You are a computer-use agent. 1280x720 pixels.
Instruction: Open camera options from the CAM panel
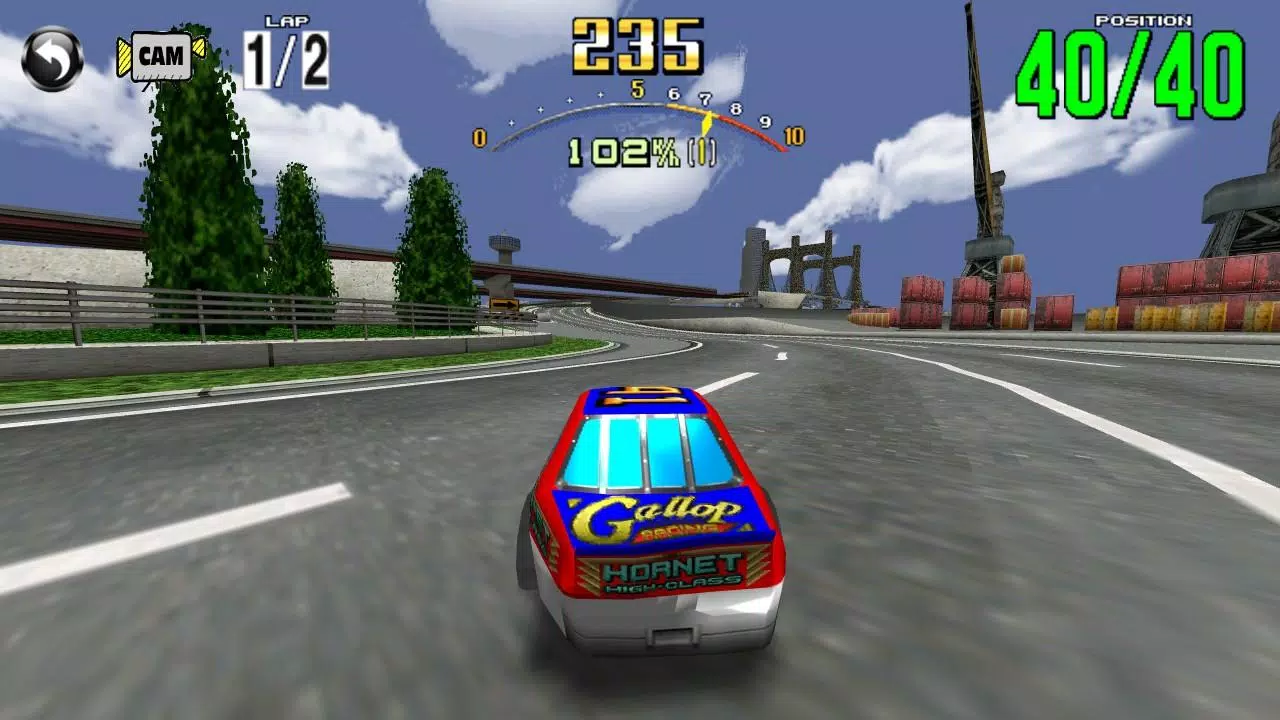pyautogui.click(x=160, y=57)
